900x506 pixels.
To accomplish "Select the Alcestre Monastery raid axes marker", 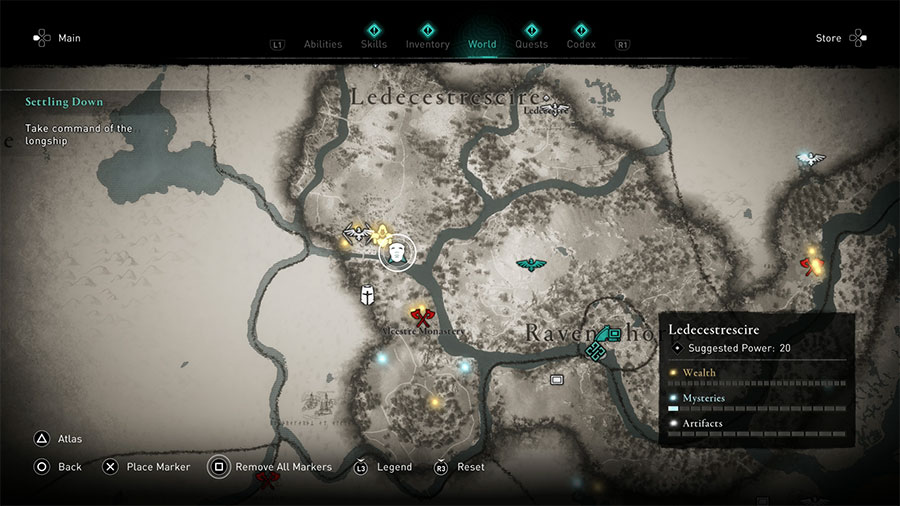I will click(423, 317).
